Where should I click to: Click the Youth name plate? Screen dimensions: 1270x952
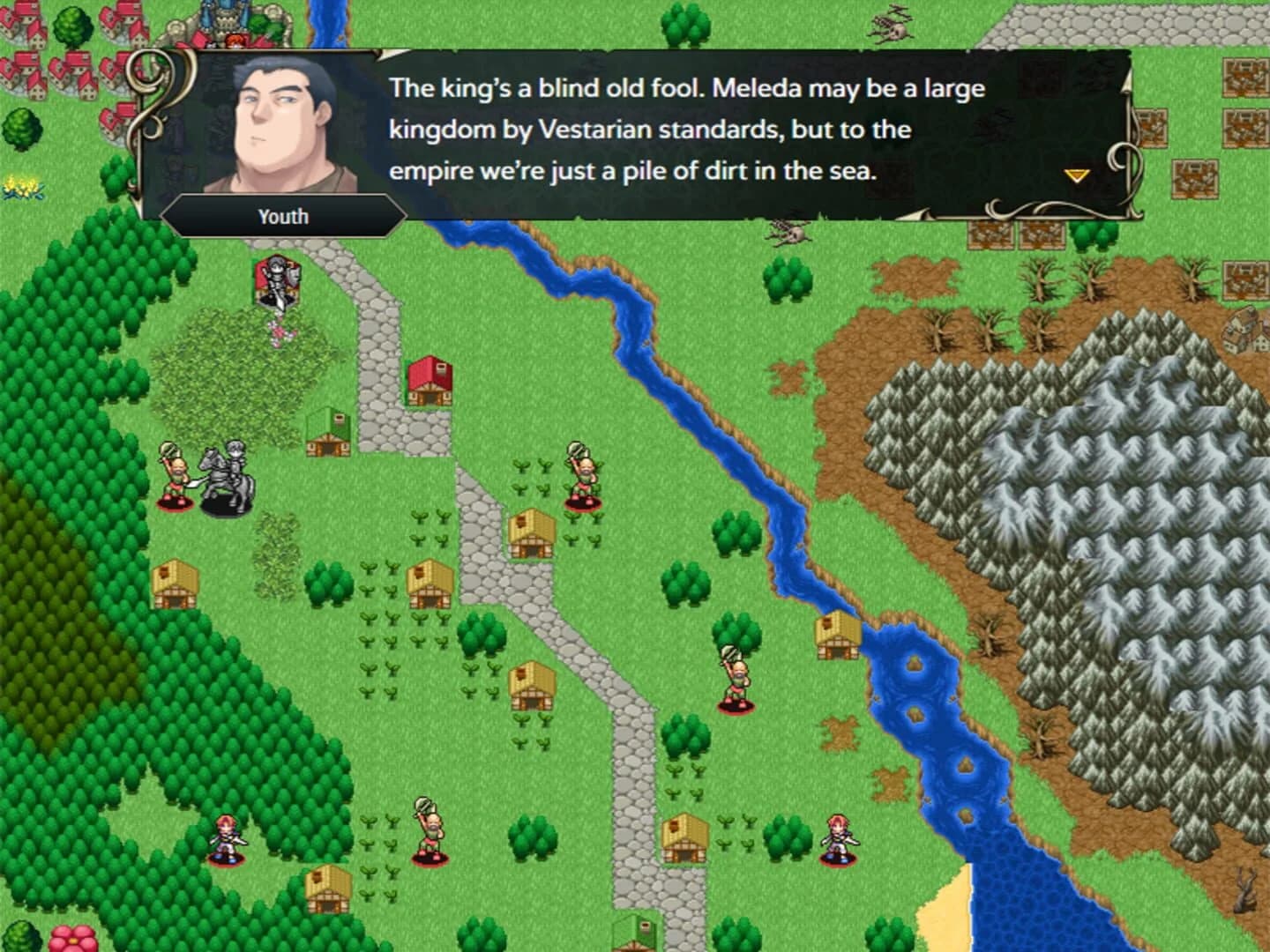[284, 216]
